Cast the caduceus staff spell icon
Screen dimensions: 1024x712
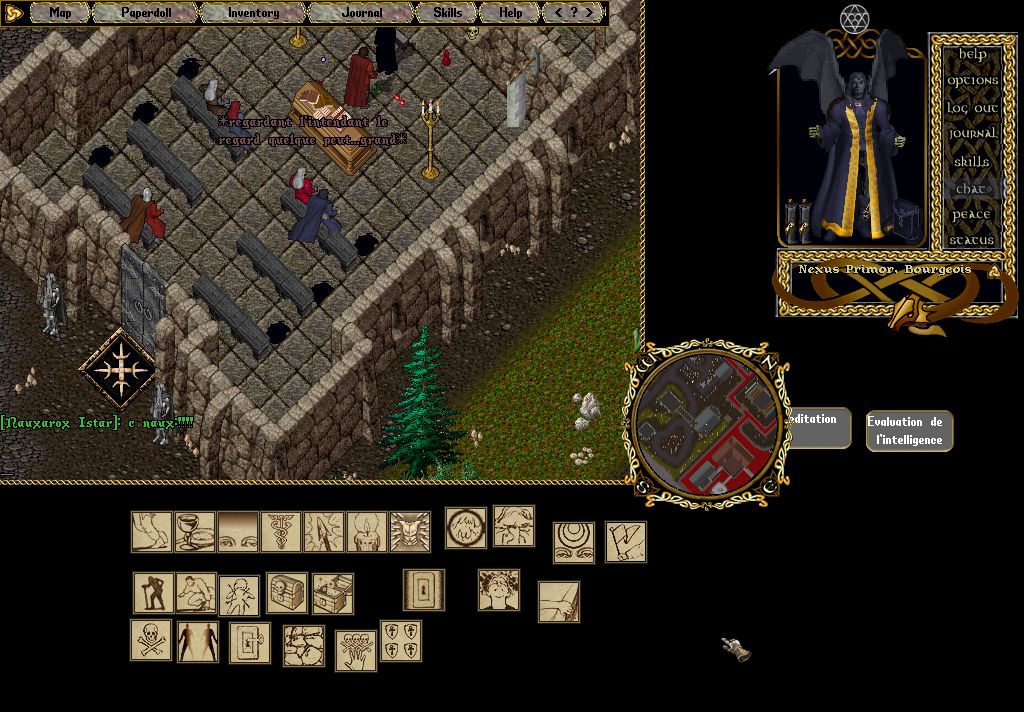[x=281, y=532]
